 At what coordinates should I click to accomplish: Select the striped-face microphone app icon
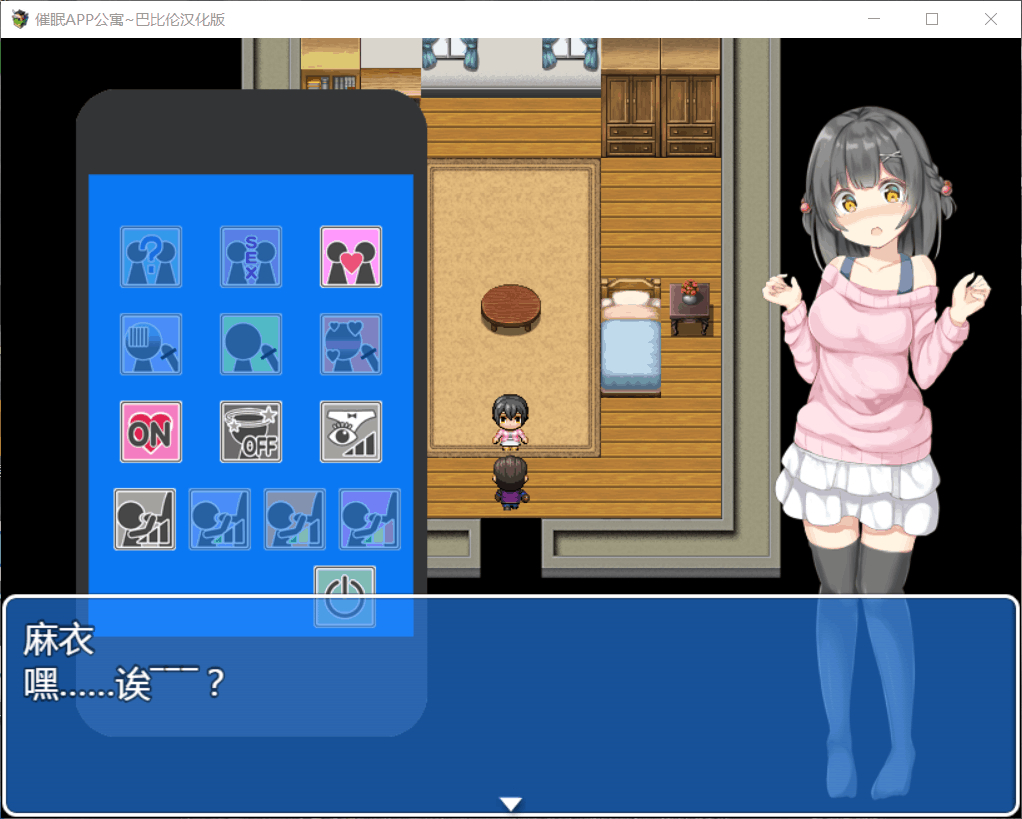151,345
